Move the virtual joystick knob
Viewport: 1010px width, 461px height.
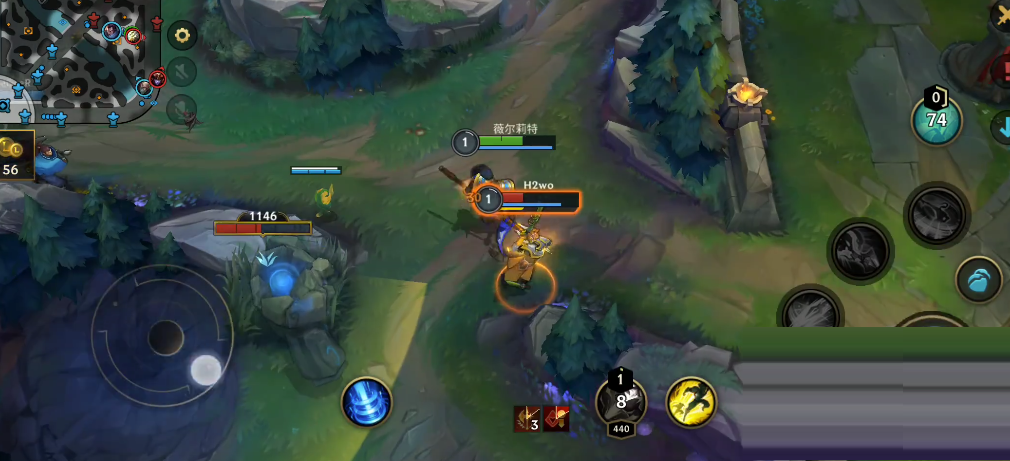coord(206,369)
